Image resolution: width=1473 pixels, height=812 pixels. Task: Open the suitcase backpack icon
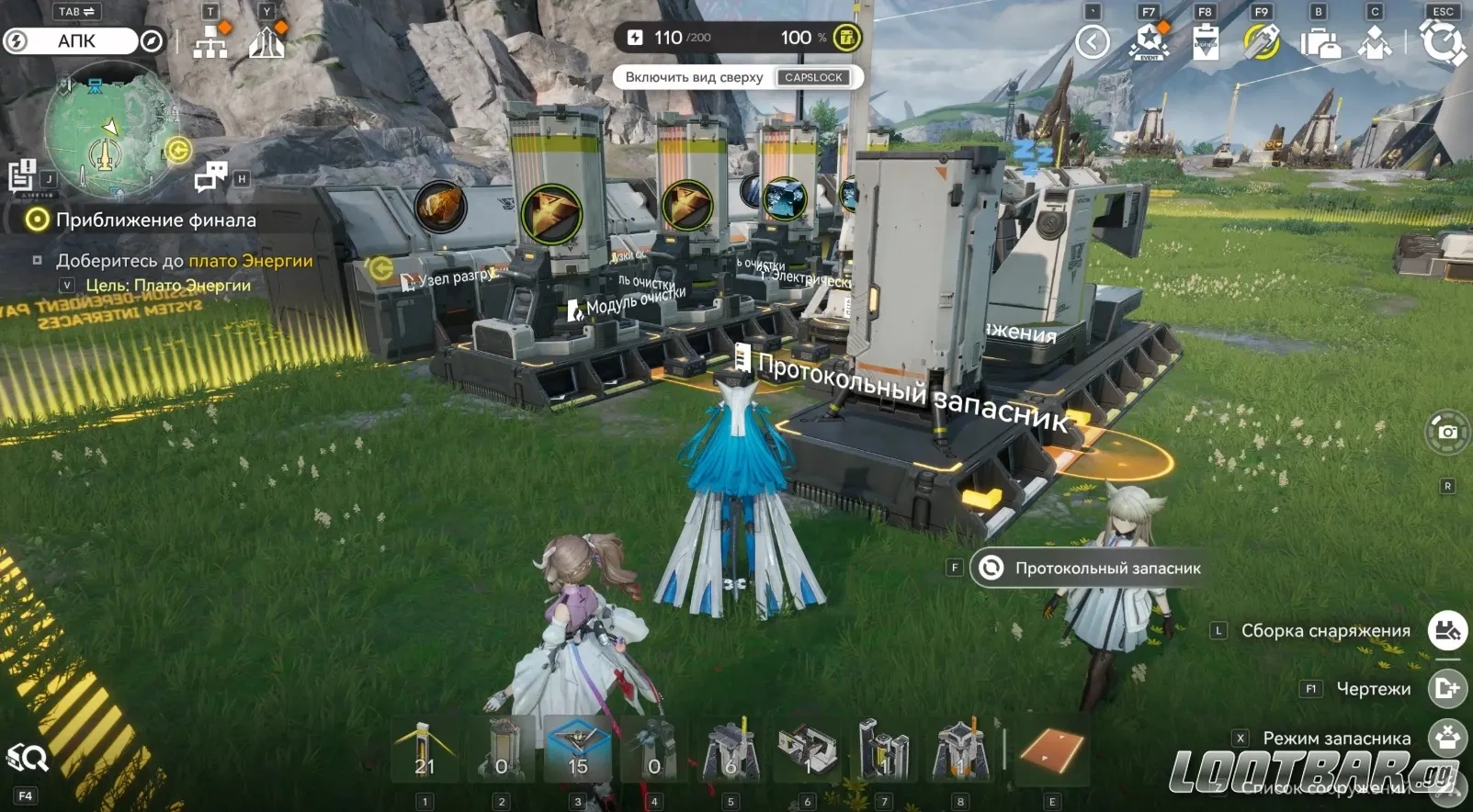(x=1320, y=42)
